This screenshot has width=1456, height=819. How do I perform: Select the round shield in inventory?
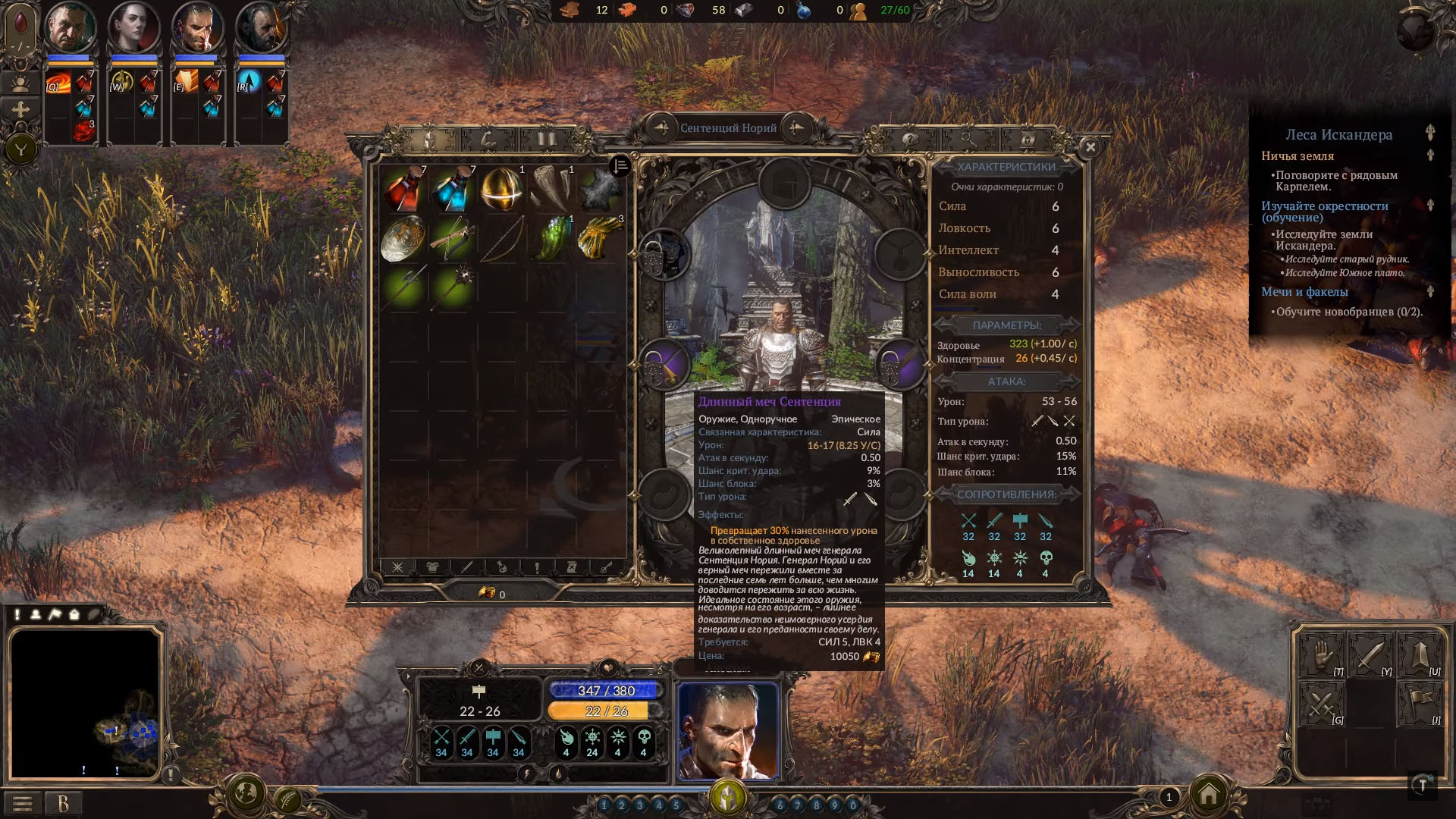(403, 238)
